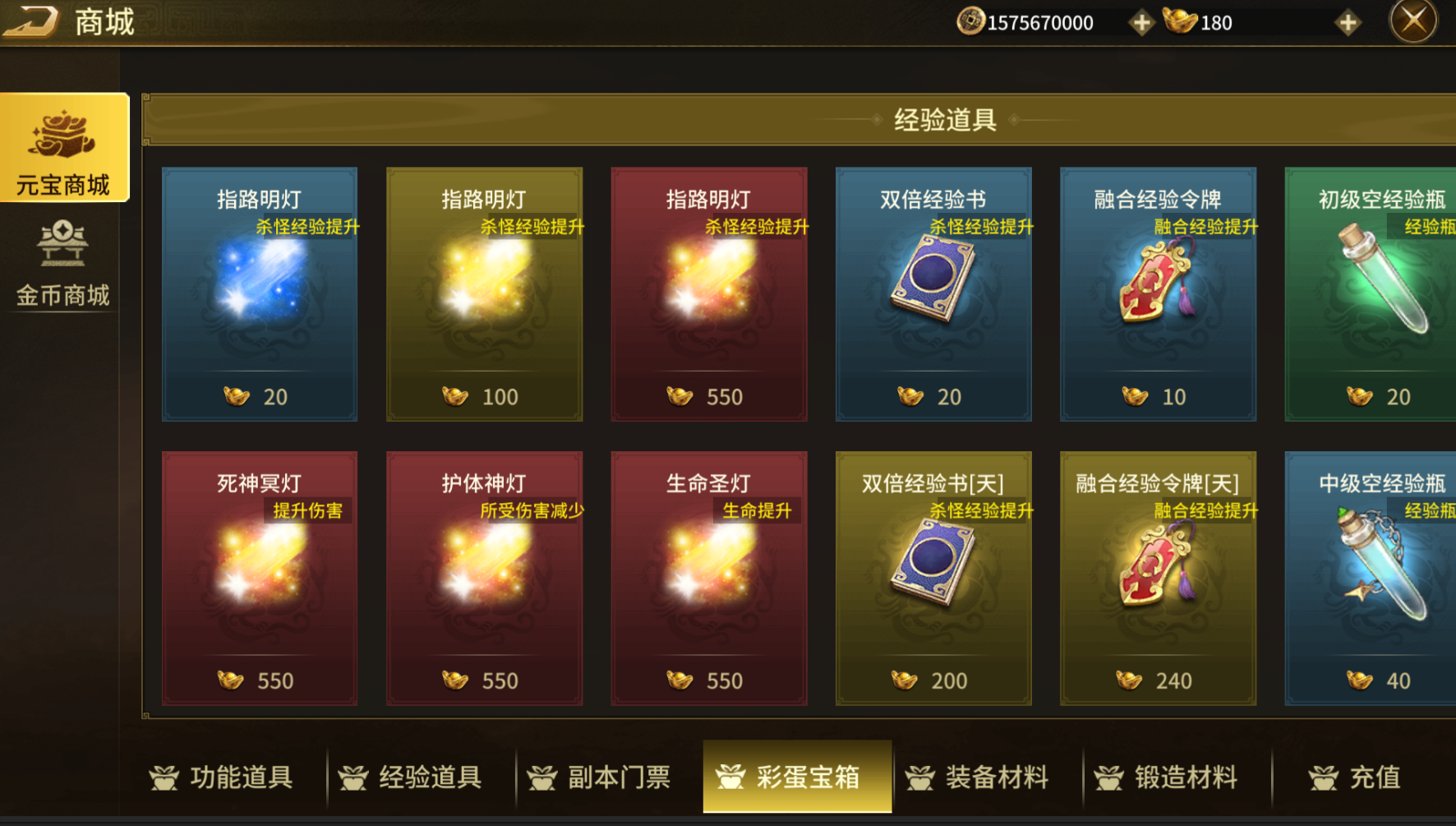Pick the 死神冥灯 damage boost item
Screen dimensions: 1456x826
[x=260, y=578]
